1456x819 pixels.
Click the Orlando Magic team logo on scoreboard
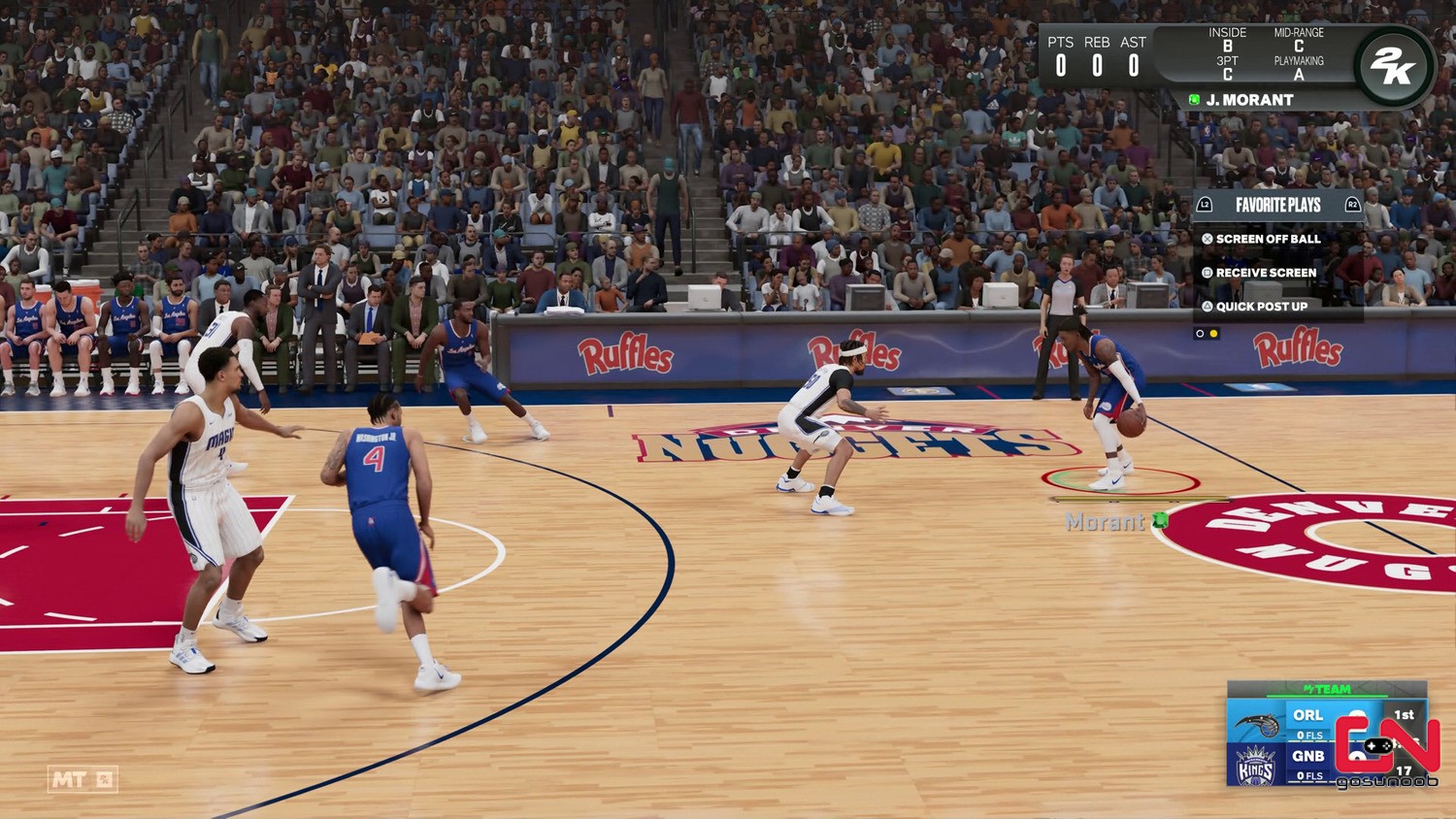tap(1257, 724)
